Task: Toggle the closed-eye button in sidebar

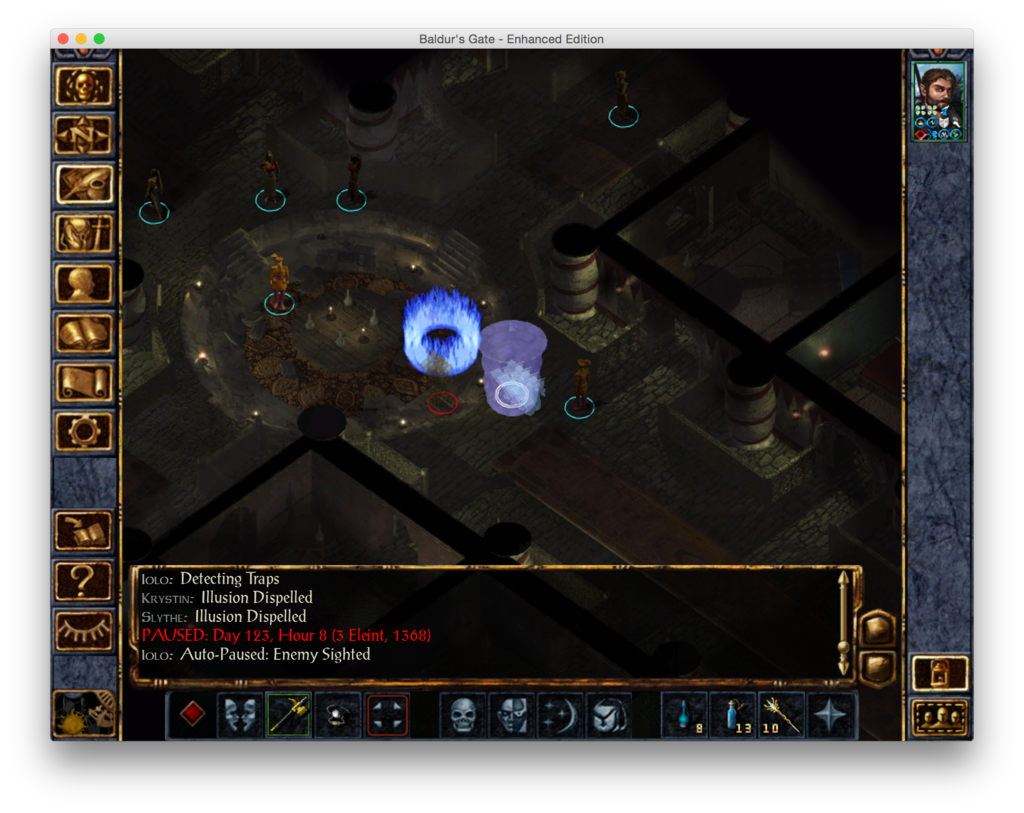Action: (84, 629)
